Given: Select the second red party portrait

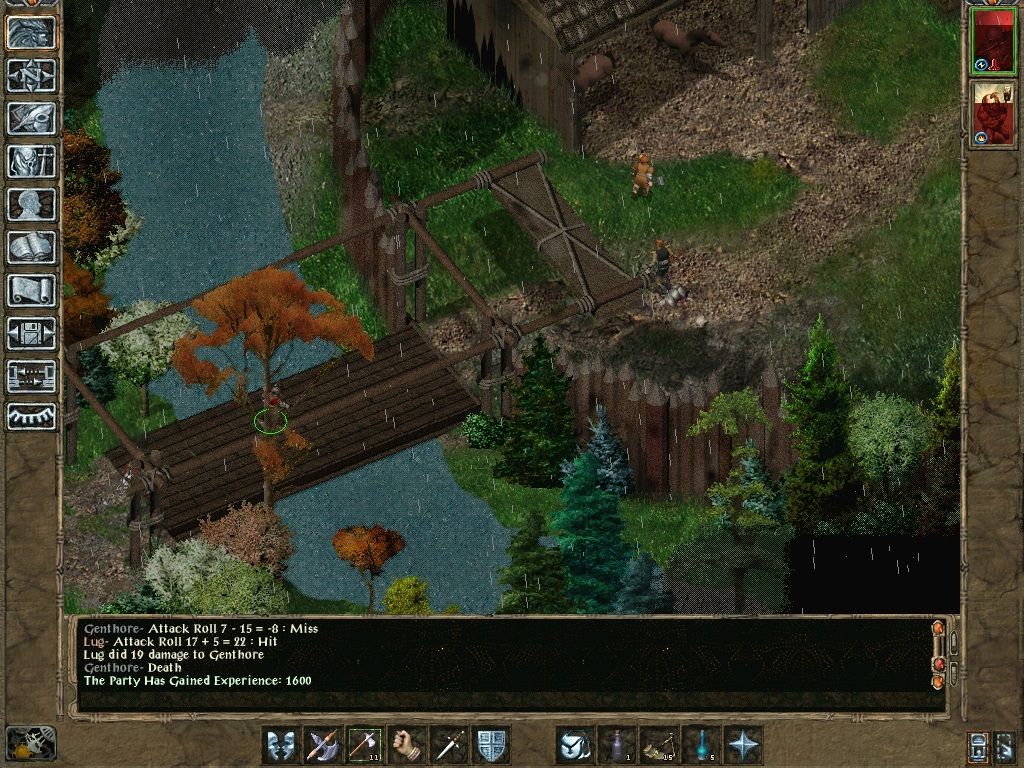Looking at the screenshot, I should point(992,113).
